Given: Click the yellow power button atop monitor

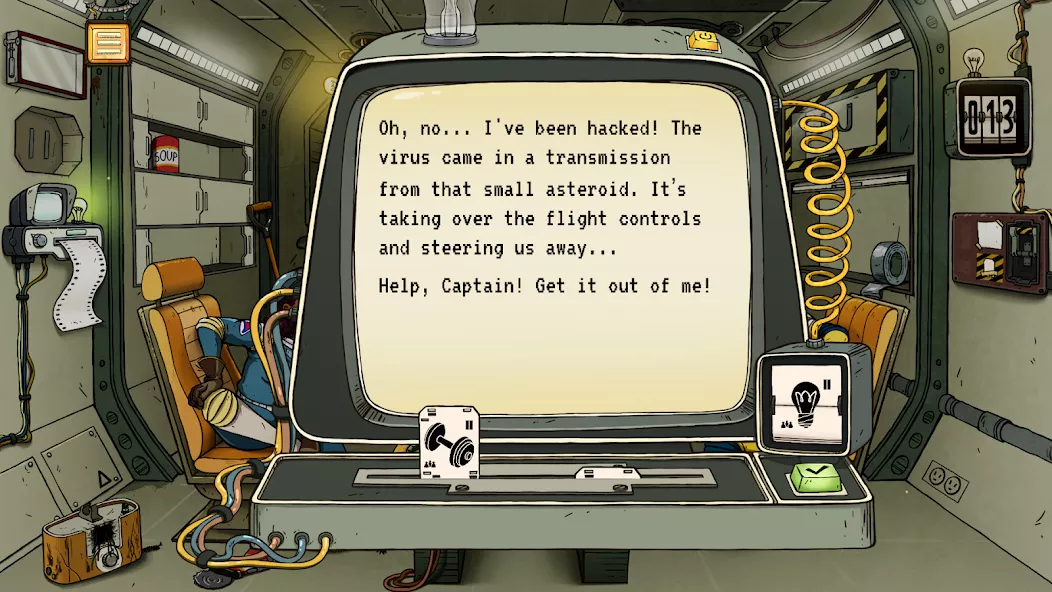Looking at the screenshot, I should (706, 39).
